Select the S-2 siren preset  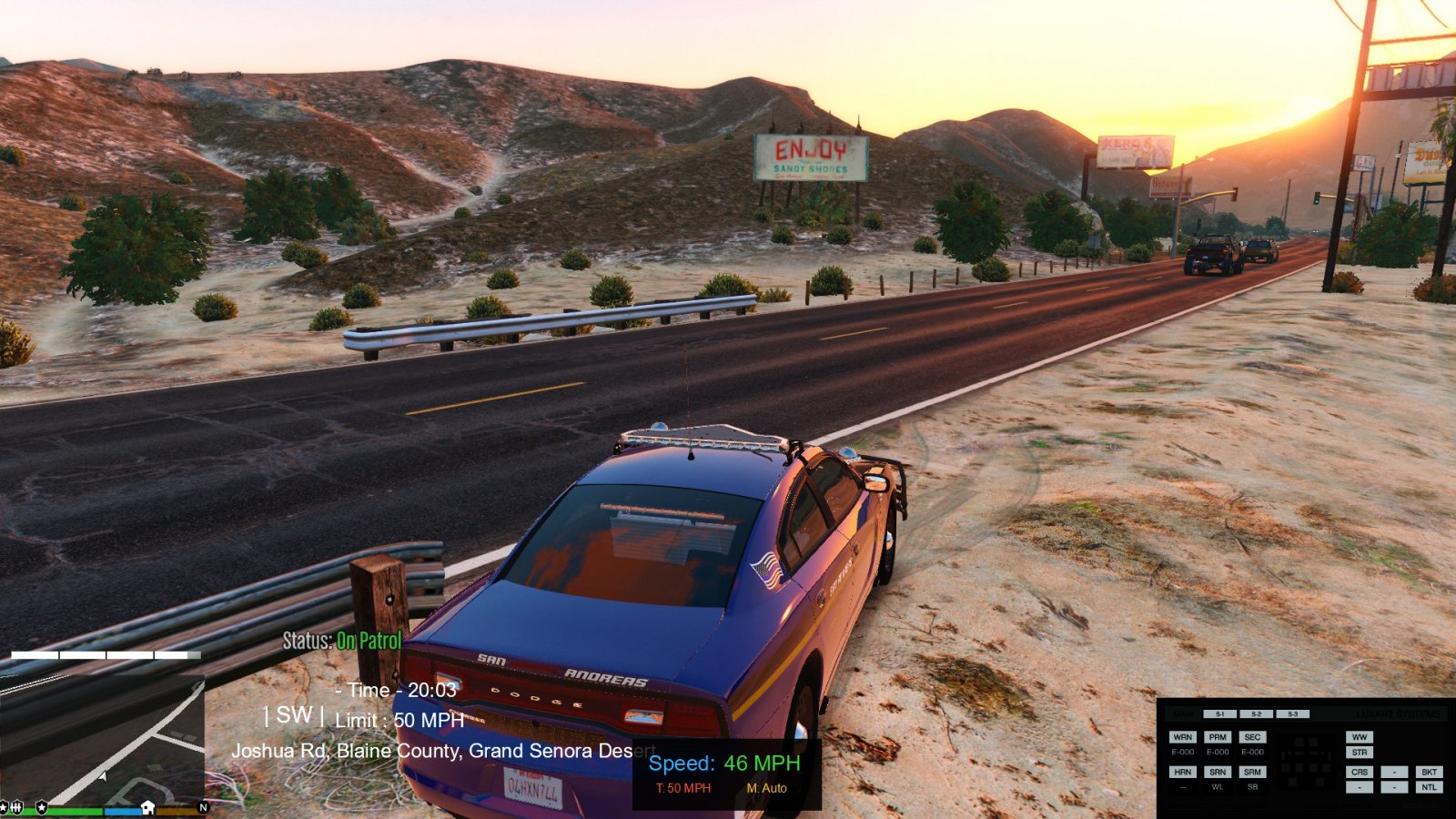1256,714
